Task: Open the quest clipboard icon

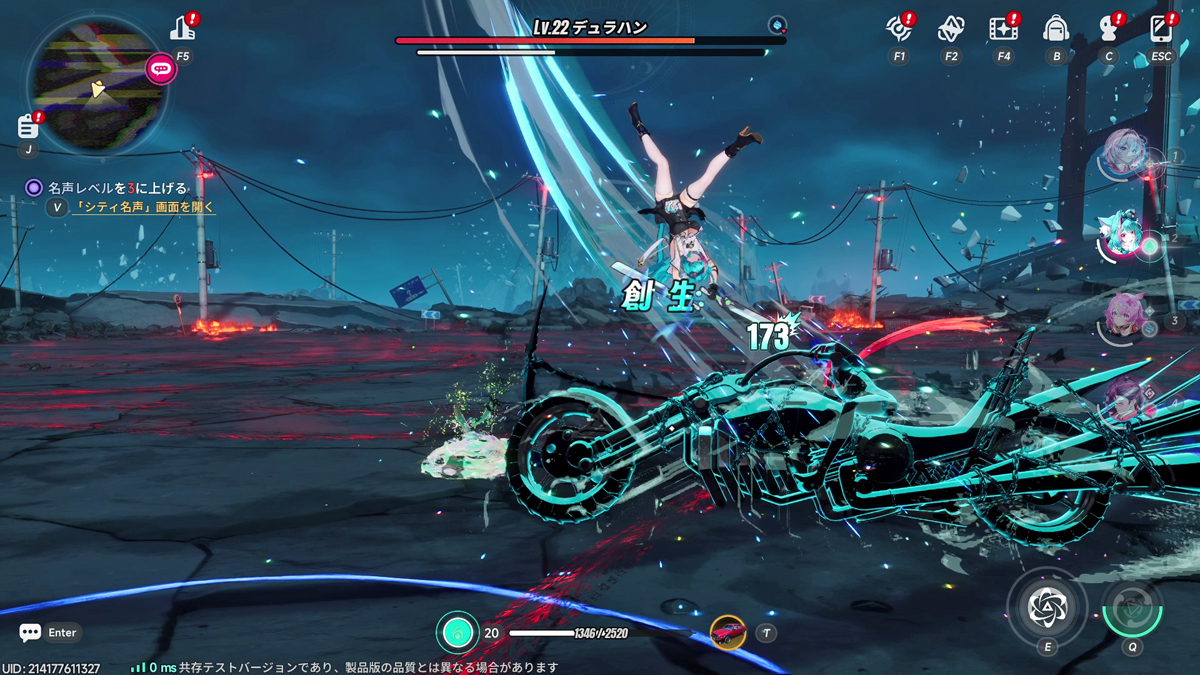Action: (28, 126)
